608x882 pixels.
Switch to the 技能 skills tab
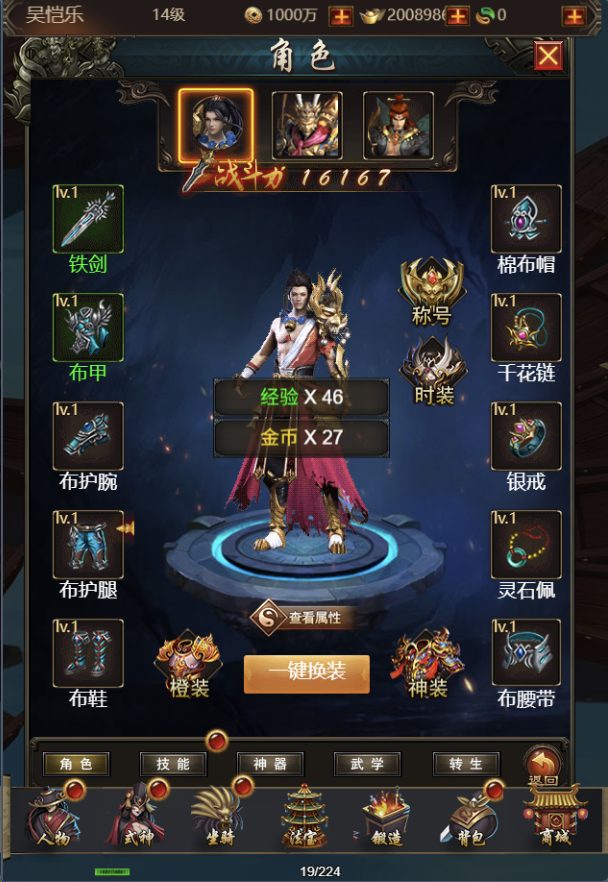point(173,764)
